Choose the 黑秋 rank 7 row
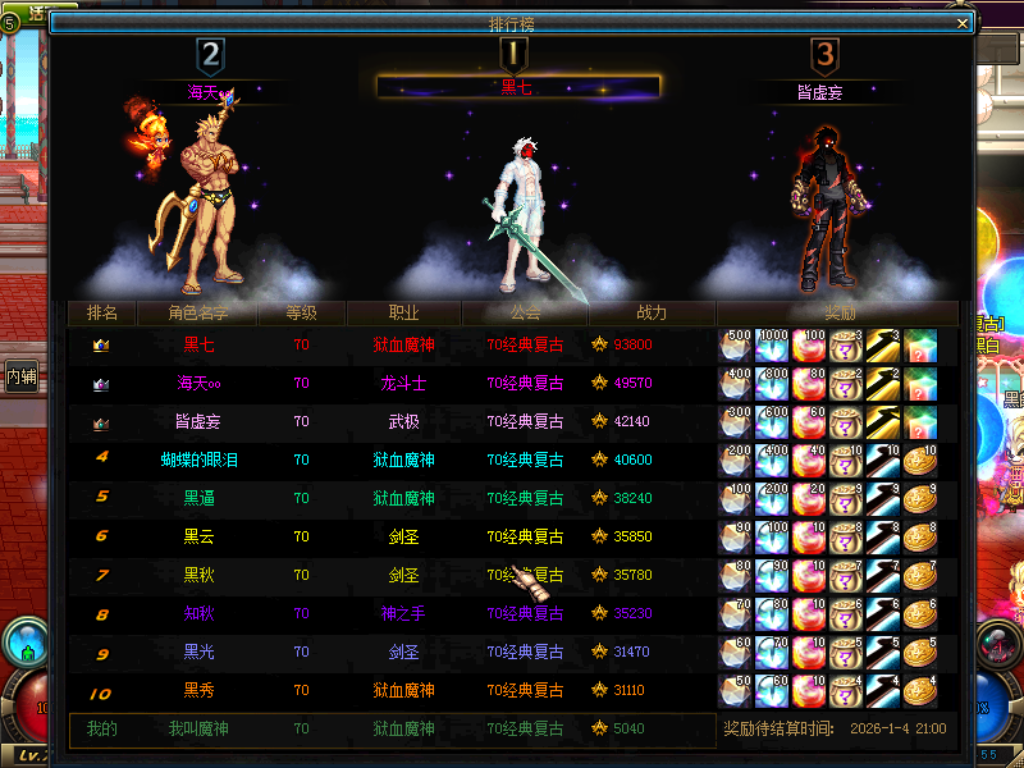This screenshot has width=1024, height=768. 199,575
